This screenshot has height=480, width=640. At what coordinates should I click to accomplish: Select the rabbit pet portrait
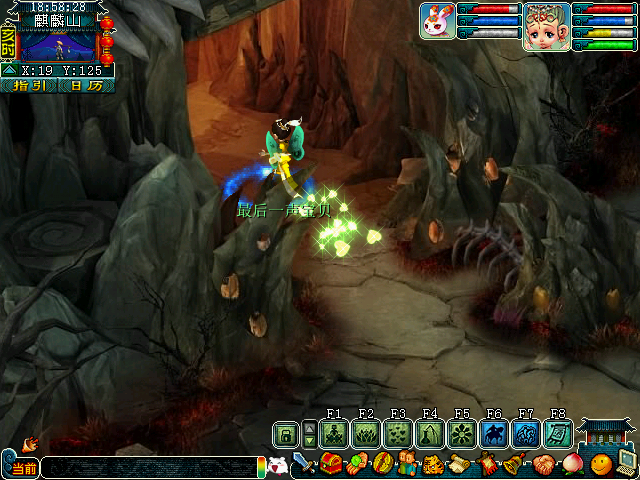[x=437, y=21]
